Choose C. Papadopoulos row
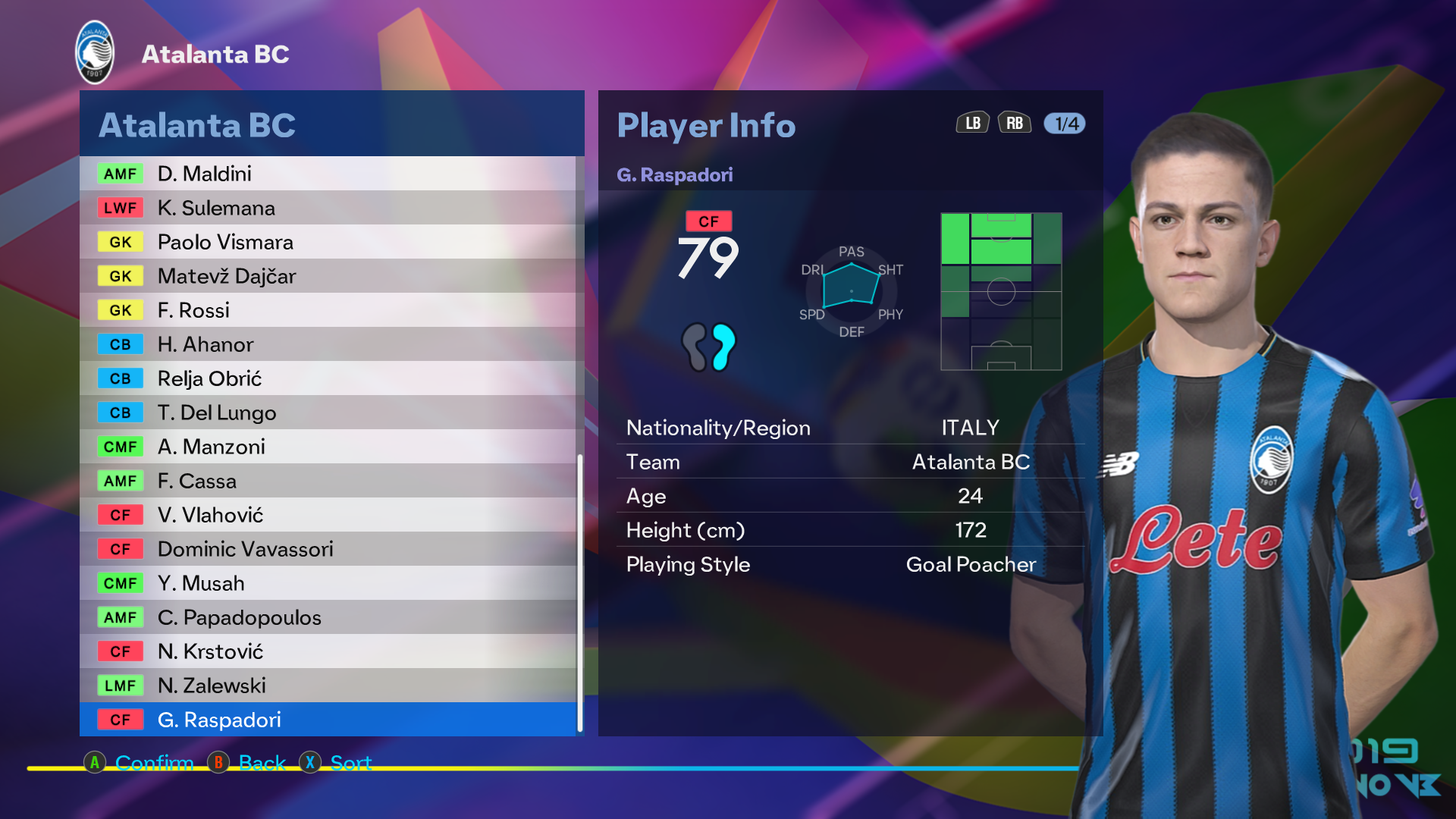The height and width of the screenshot is (819, 1456). [x=328, y=617]
